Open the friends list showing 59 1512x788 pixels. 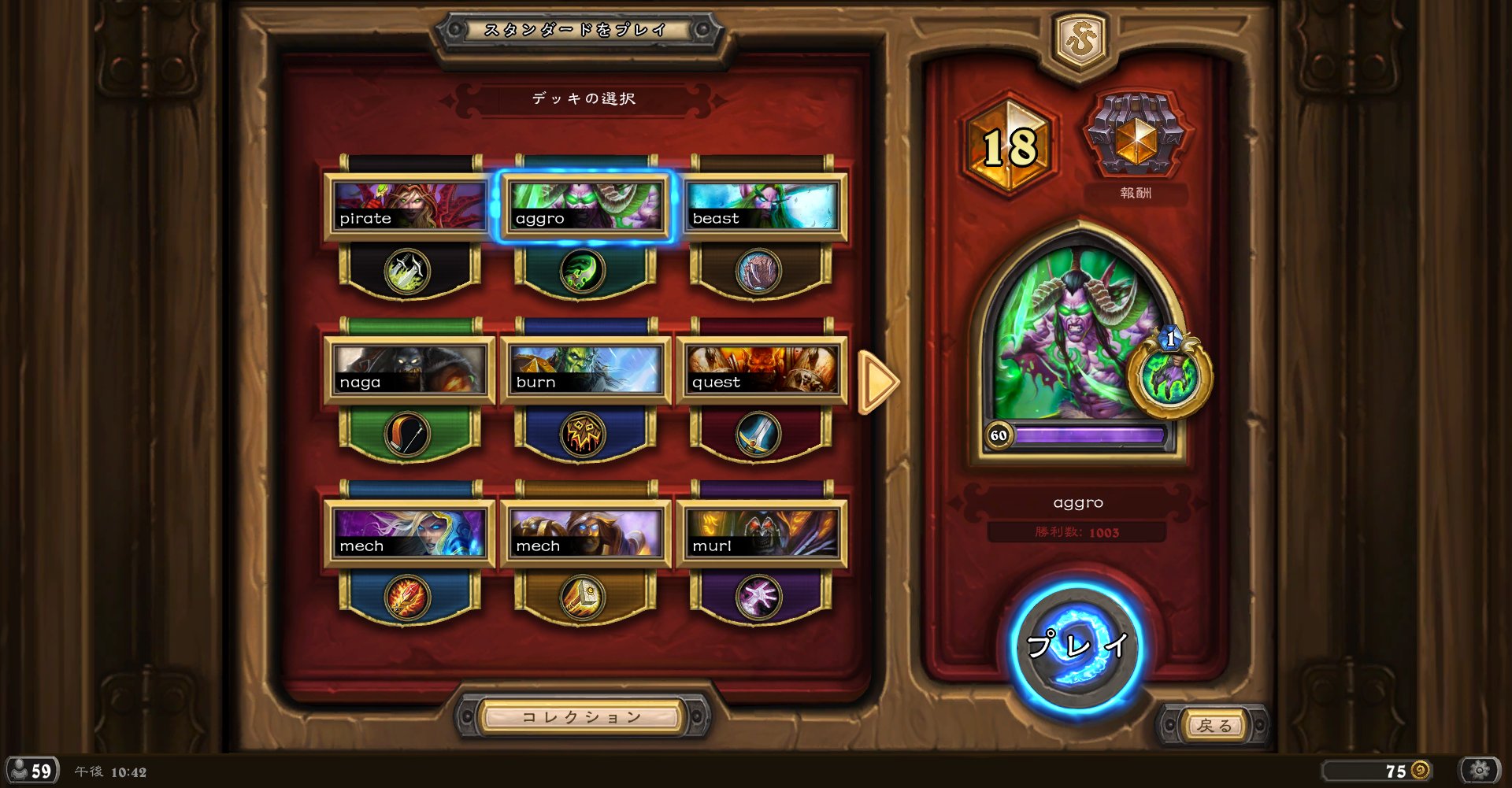(33, 771)
